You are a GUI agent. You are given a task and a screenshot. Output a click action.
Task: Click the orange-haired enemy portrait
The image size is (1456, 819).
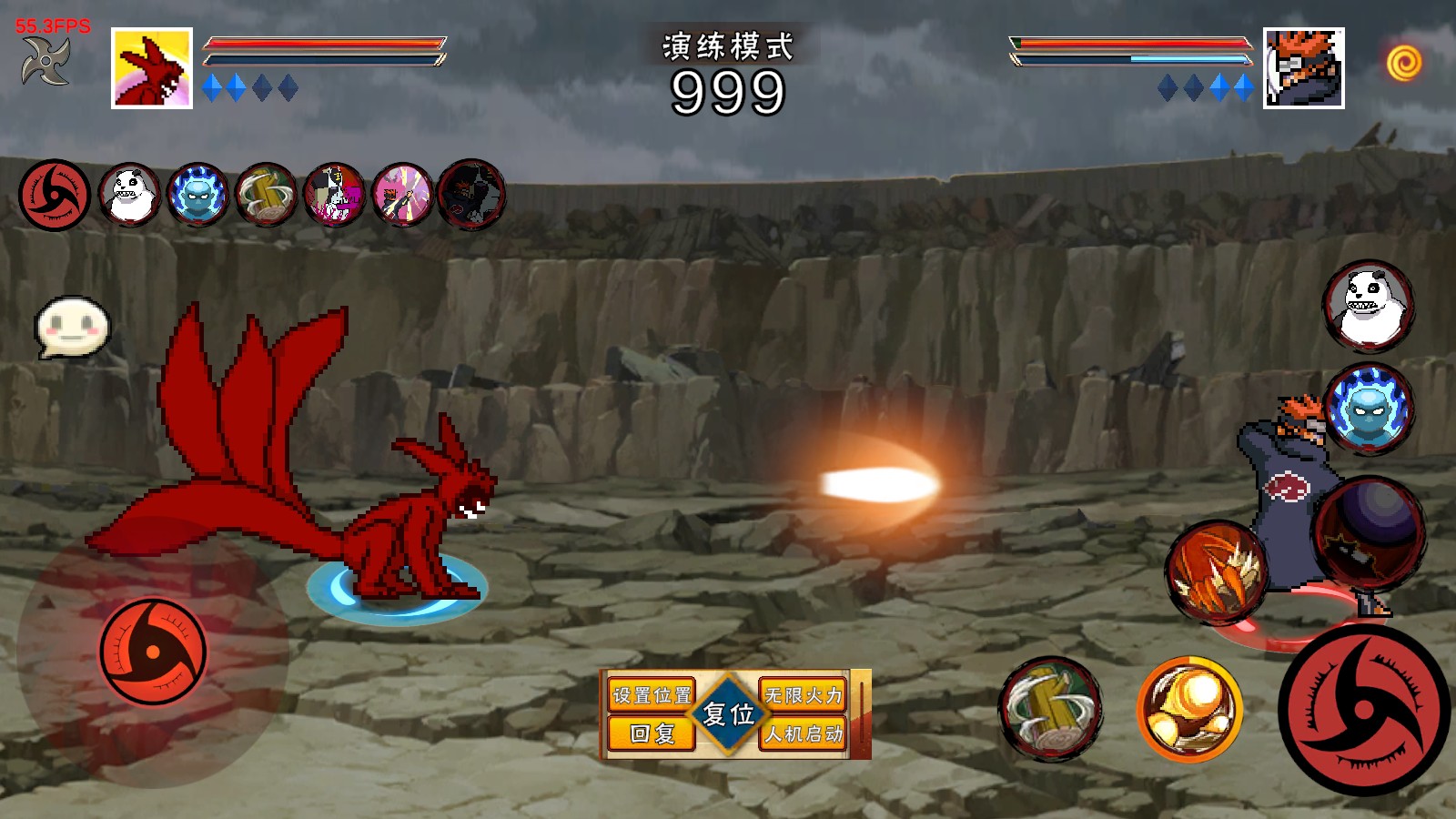click(1303, 68)
